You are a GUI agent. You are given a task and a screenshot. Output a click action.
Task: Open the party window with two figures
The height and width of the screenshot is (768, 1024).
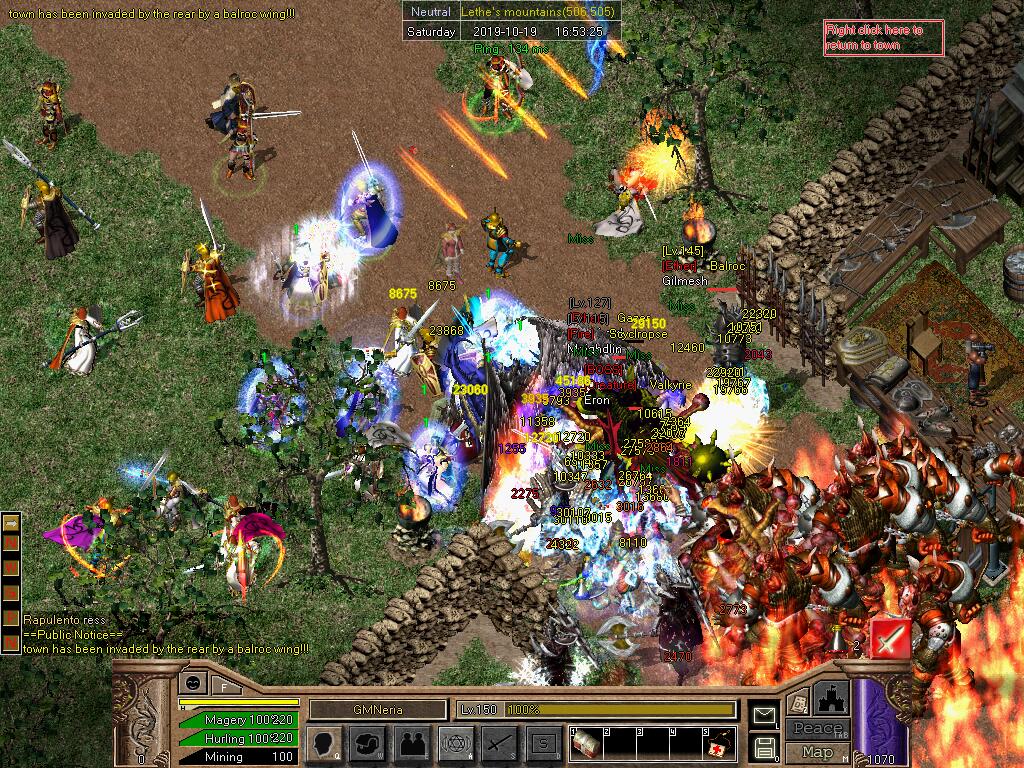411,743
